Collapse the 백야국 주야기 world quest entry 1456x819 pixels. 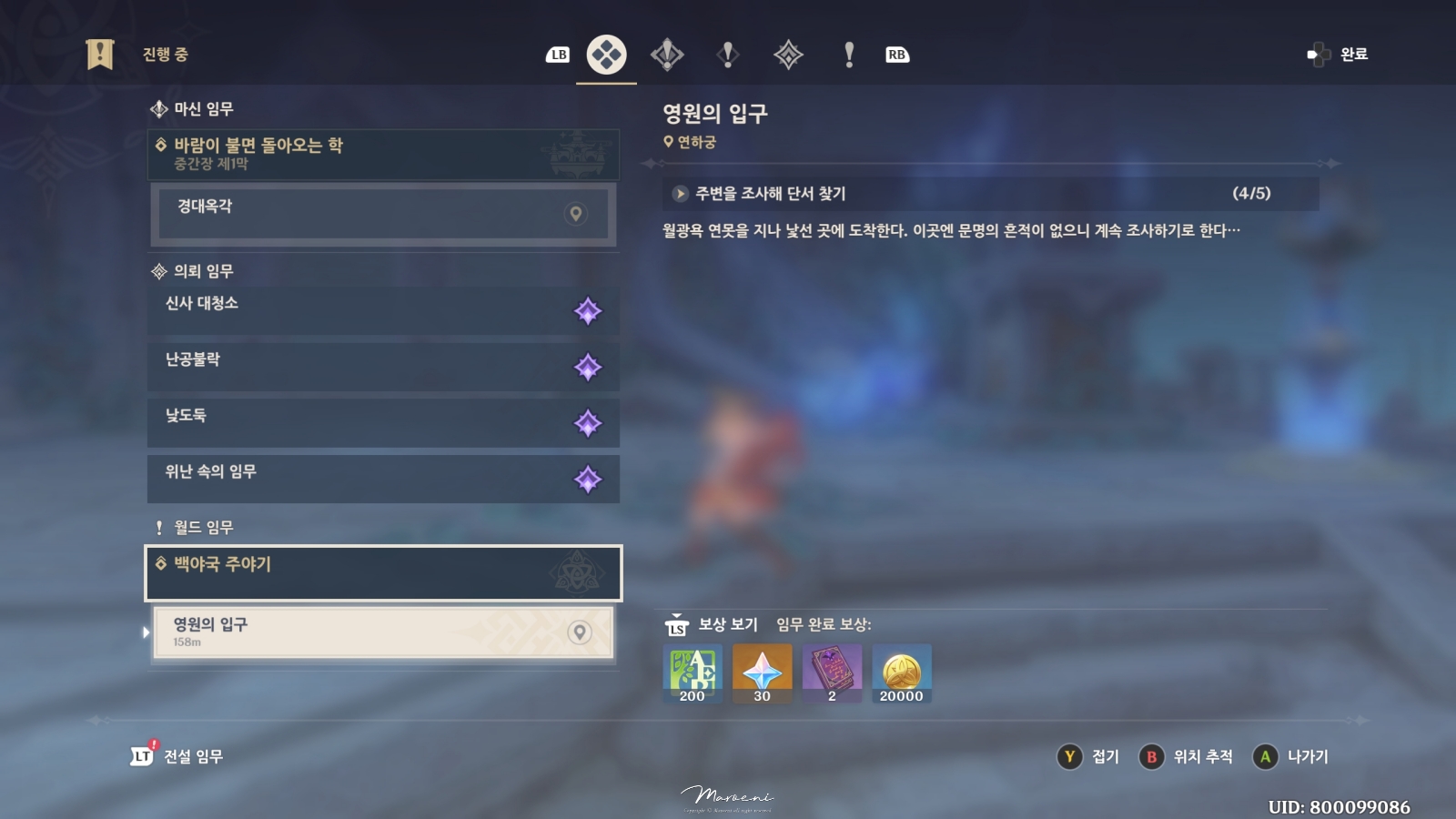(x=382, y=573)
